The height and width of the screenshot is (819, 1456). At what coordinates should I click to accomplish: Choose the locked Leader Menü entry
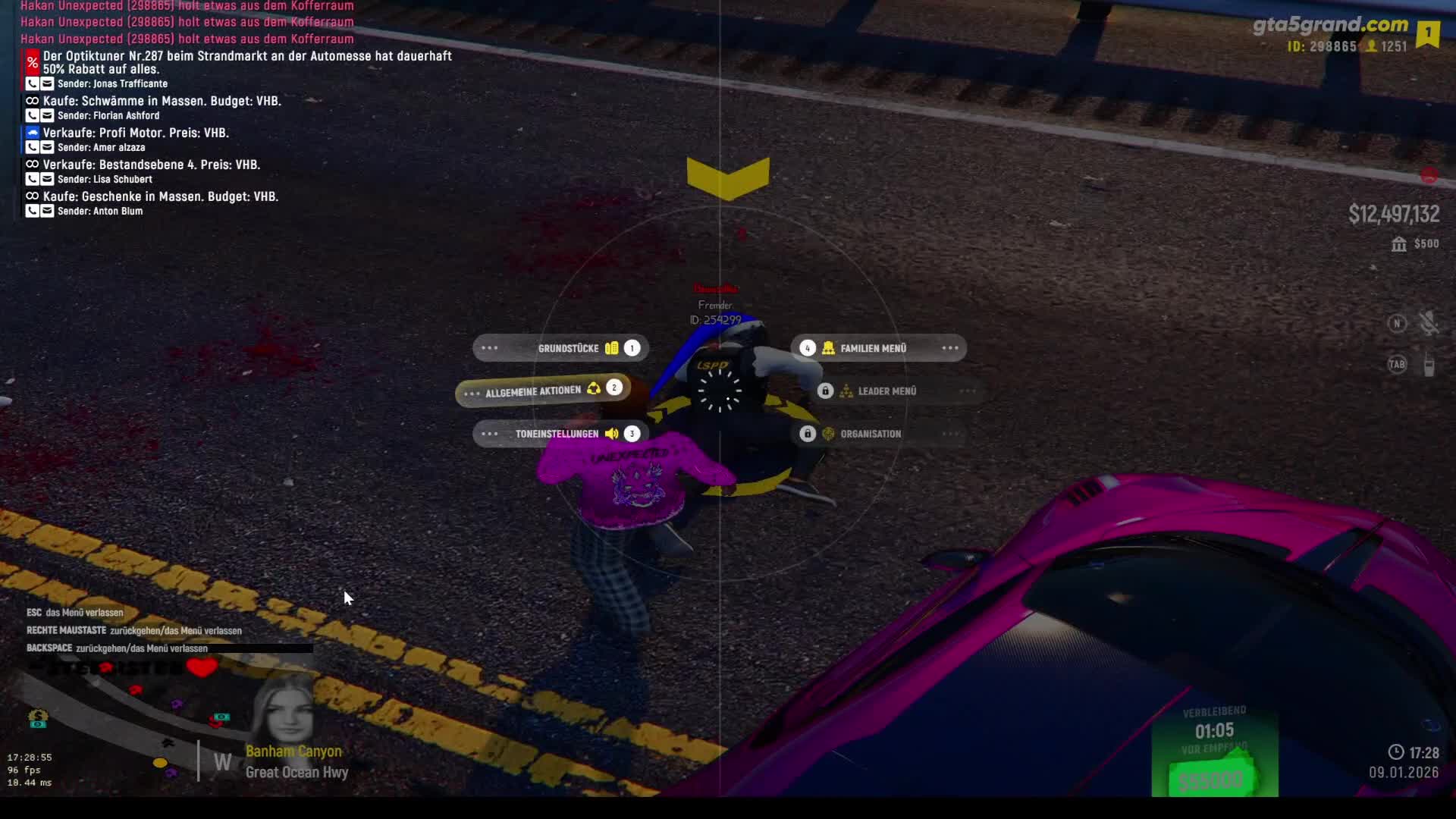point(886,391)
